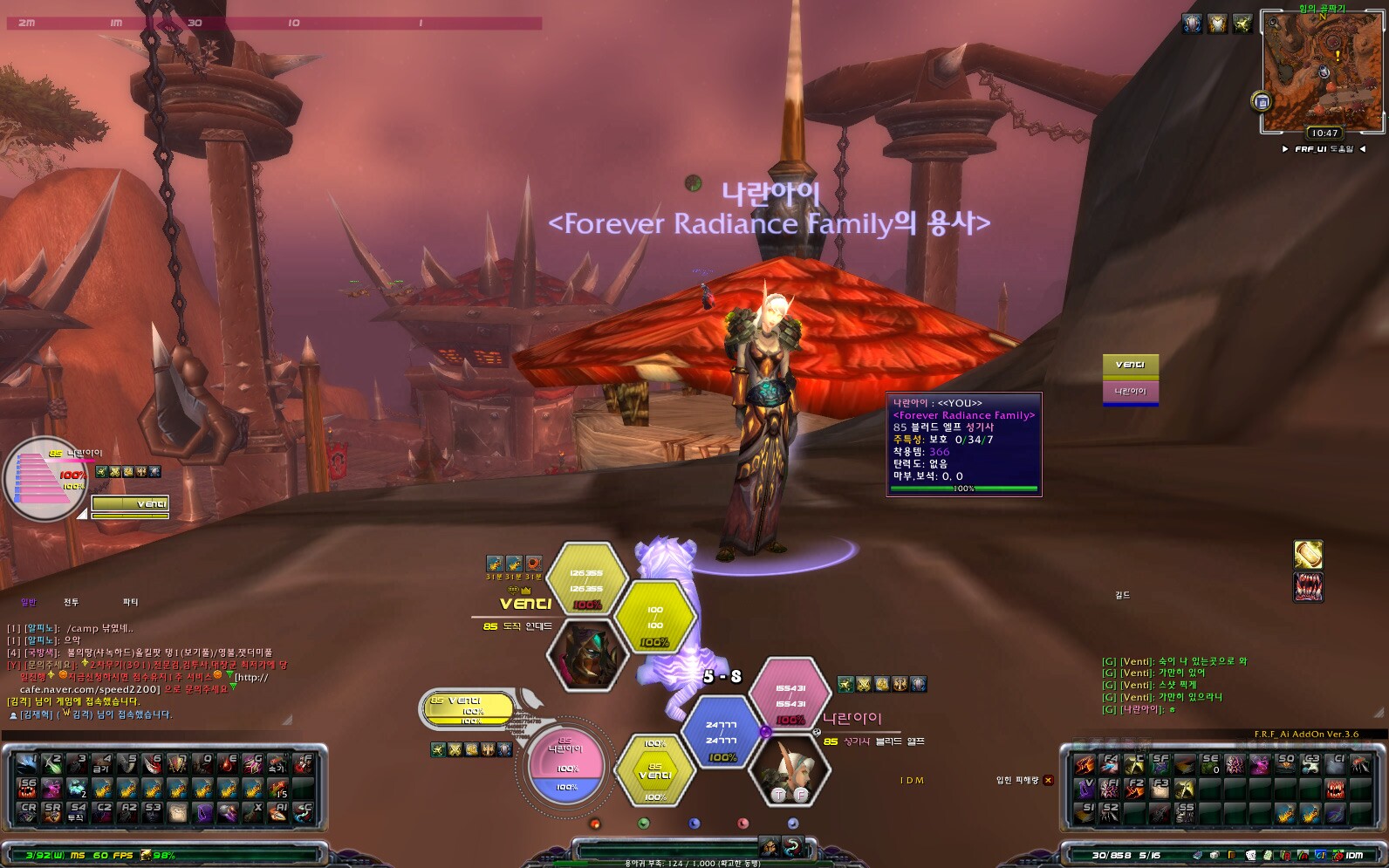Activate the slot labeled V
This screenshot has width=1389, height=868.
click(1085, 789)
